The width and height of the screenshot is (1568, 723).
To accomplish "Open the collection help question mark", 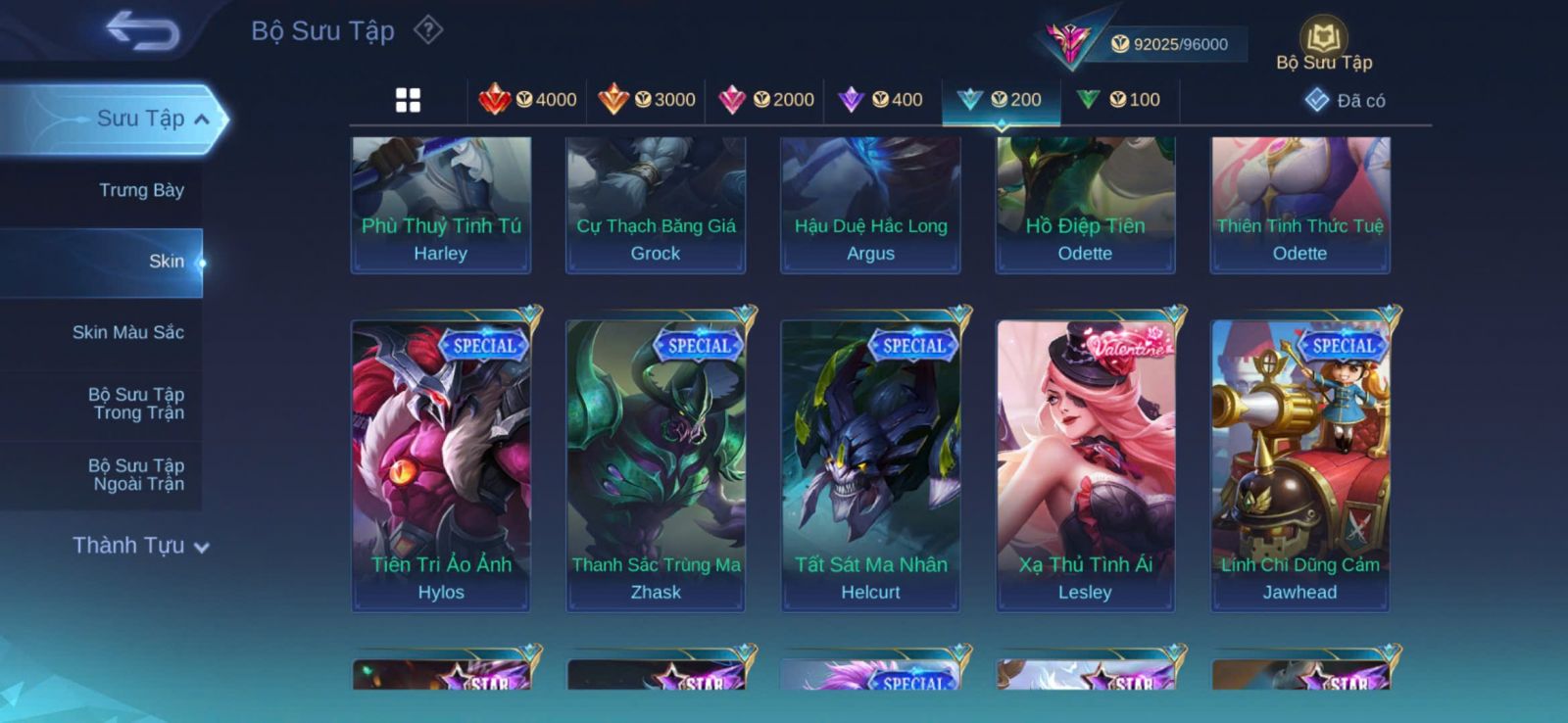I will (428, 30).
